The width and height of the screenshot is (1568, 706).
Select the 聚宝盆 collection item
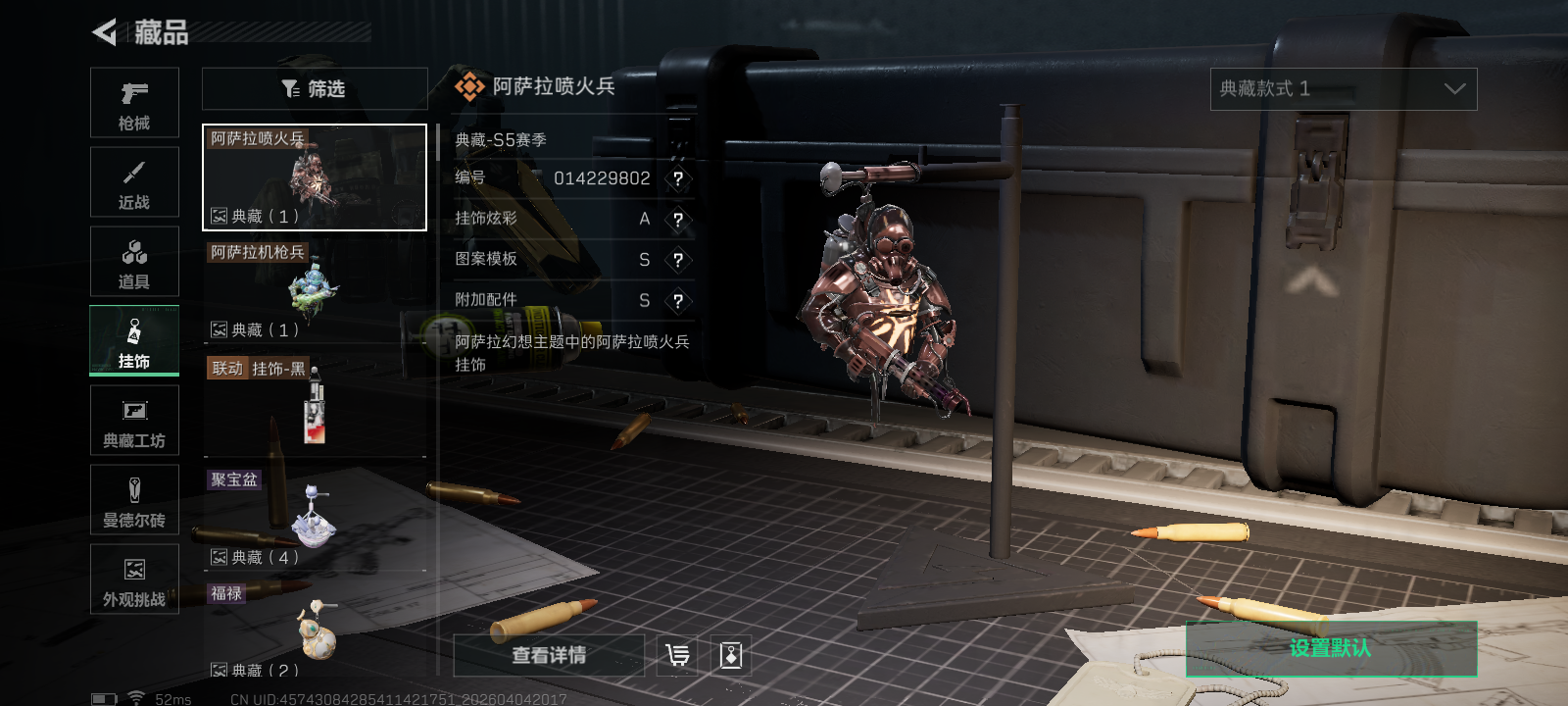(314, 518)
